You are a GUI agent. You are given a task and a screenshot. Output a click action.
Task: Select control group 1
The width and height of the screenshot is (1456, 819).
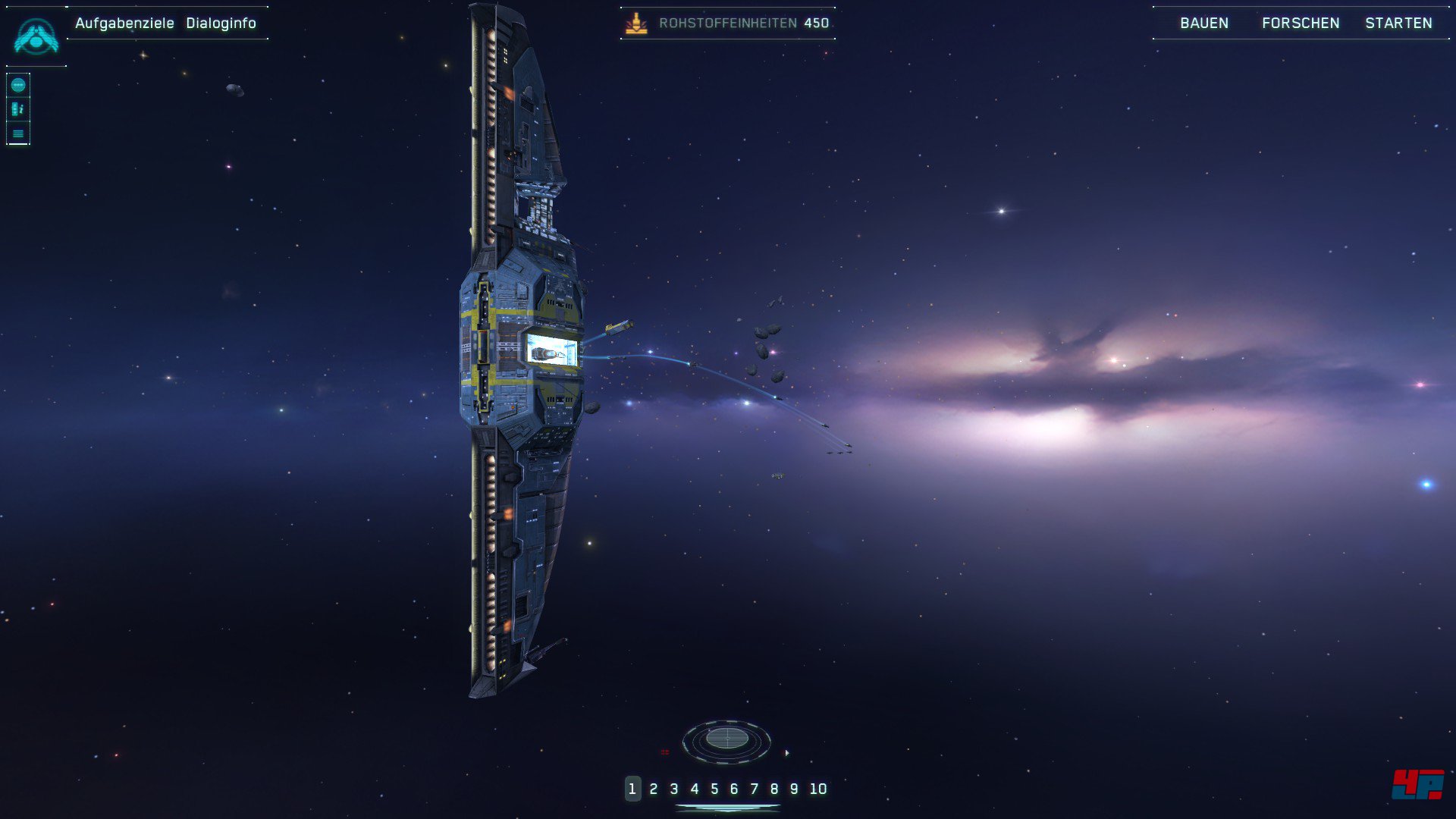click(x=632, y=789)
